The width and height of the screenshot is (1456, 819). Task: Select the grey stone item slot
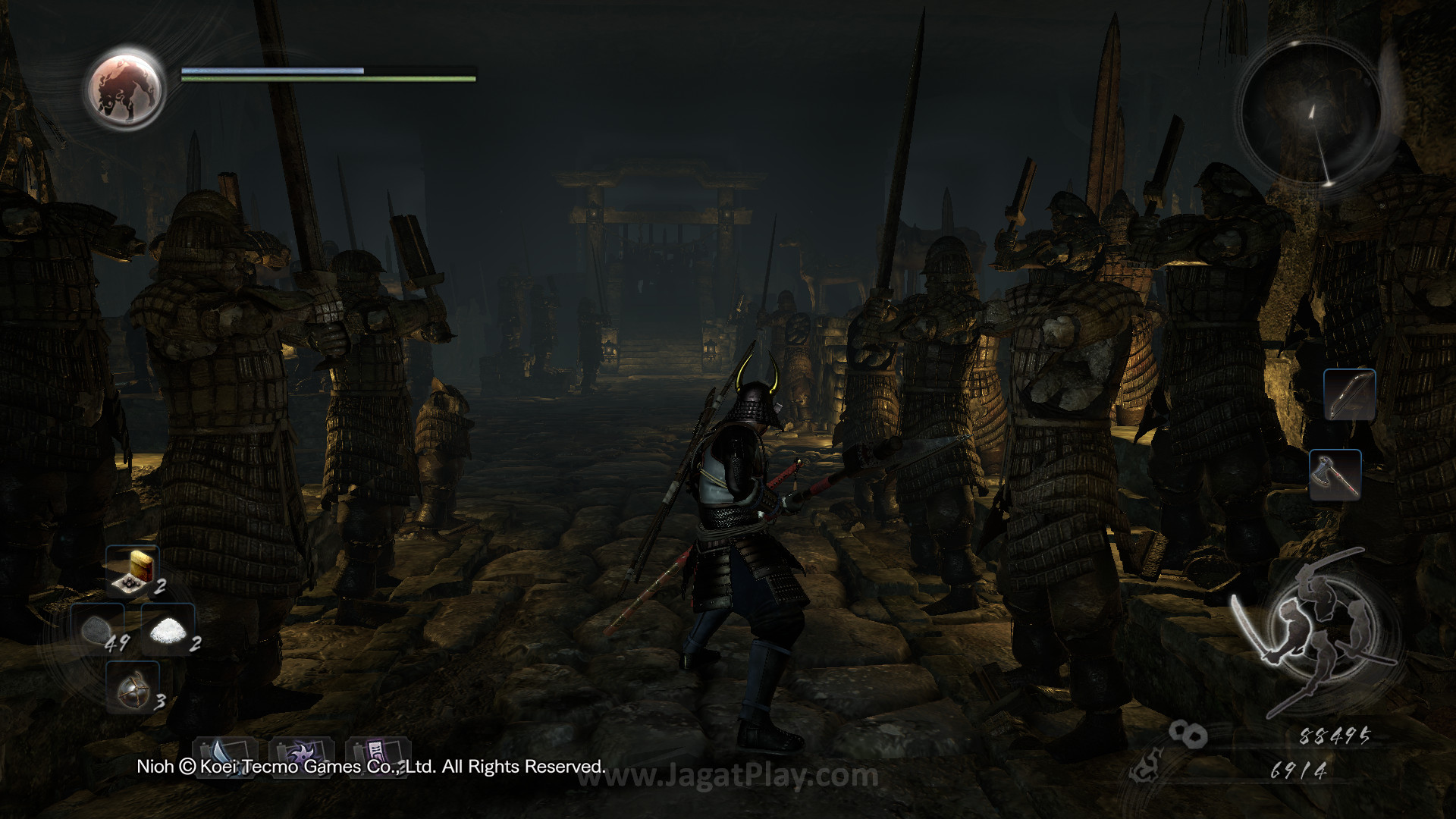click(x=98, y=631)
